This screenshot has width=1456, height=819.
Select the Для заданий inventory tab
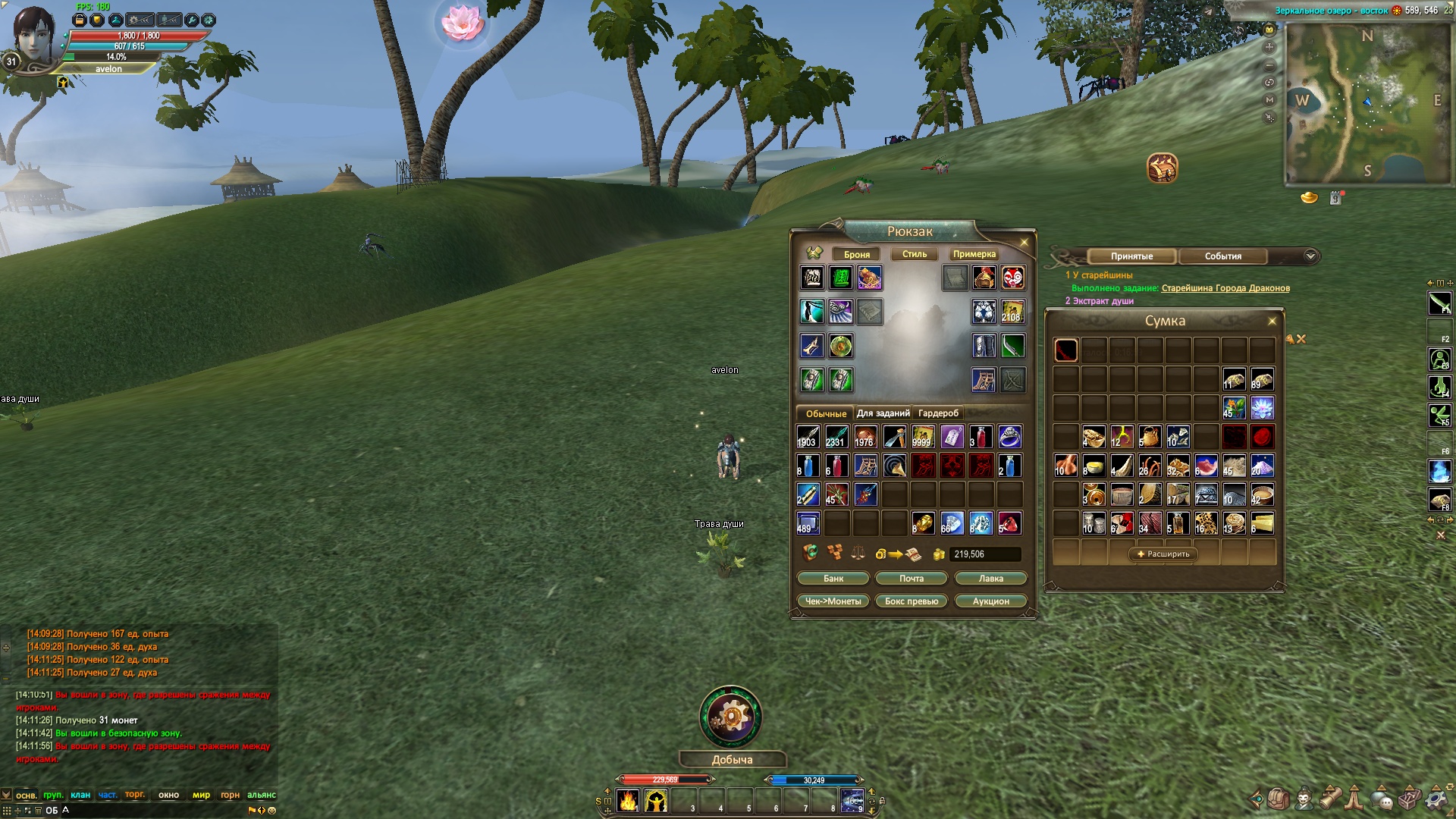click(x=883, y=413)
